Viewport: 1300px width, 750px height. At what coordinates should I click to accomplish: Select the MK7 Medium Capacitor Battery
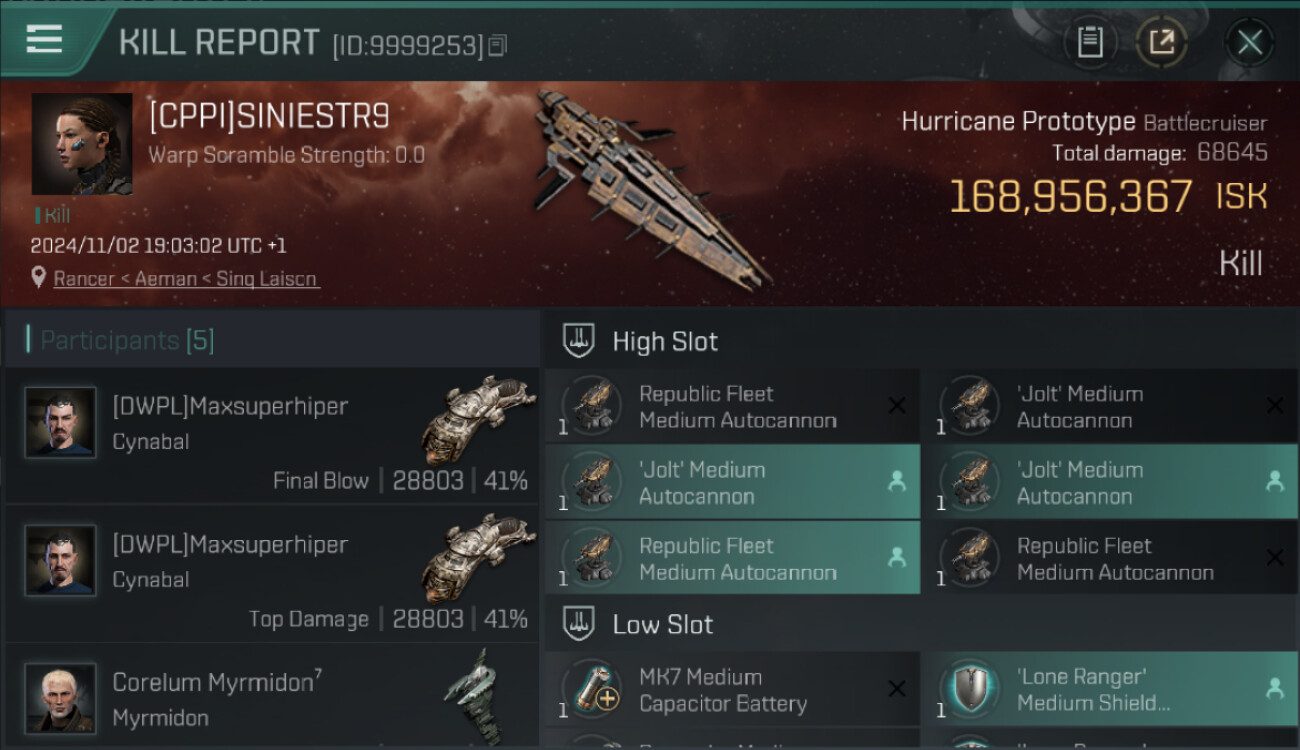point(732,690)
